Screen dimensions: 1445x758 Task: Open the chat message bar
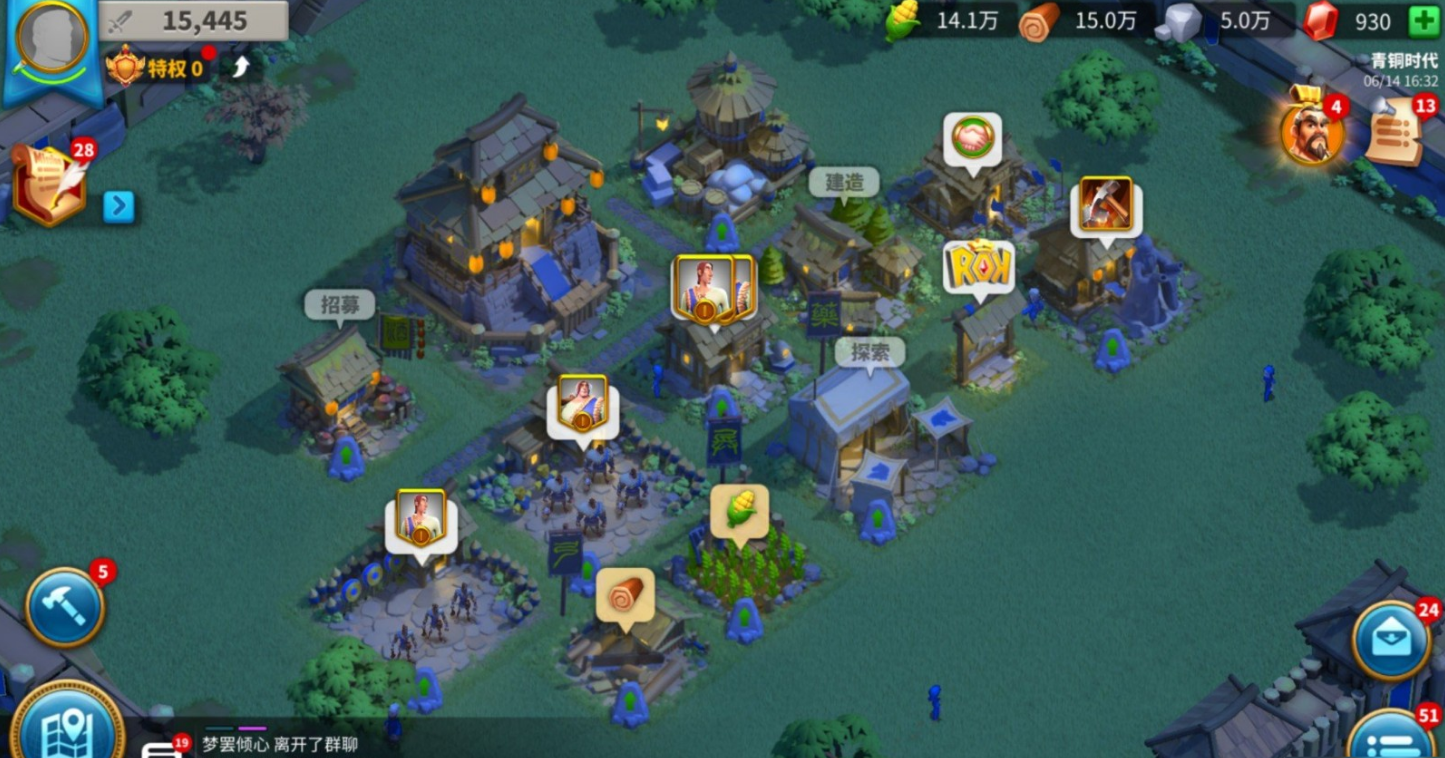pos(280,744)
